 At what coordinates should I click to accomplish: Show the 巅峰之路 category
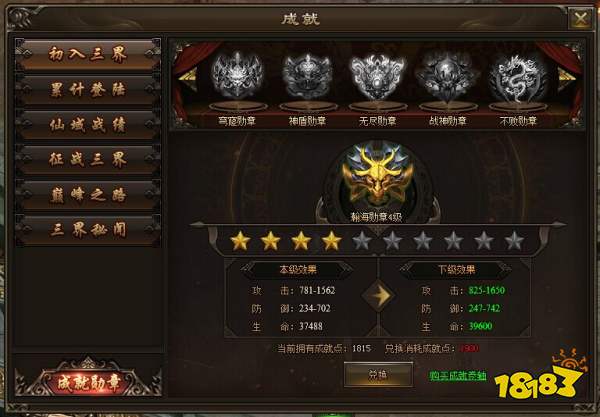click(89, 193)
